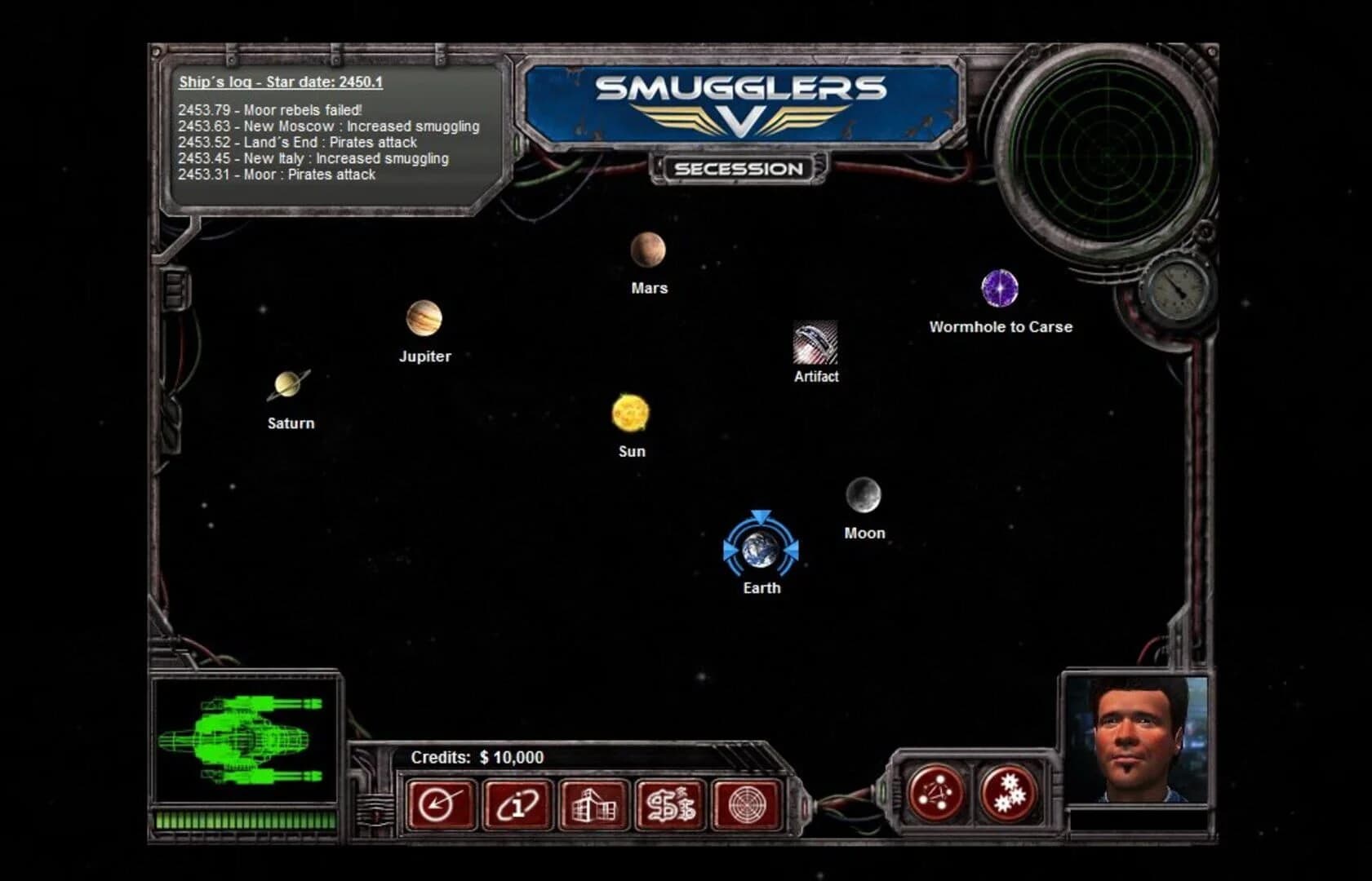Click the Sun at system center
This screenshot has height=881, width=1372.
(630, 414)
